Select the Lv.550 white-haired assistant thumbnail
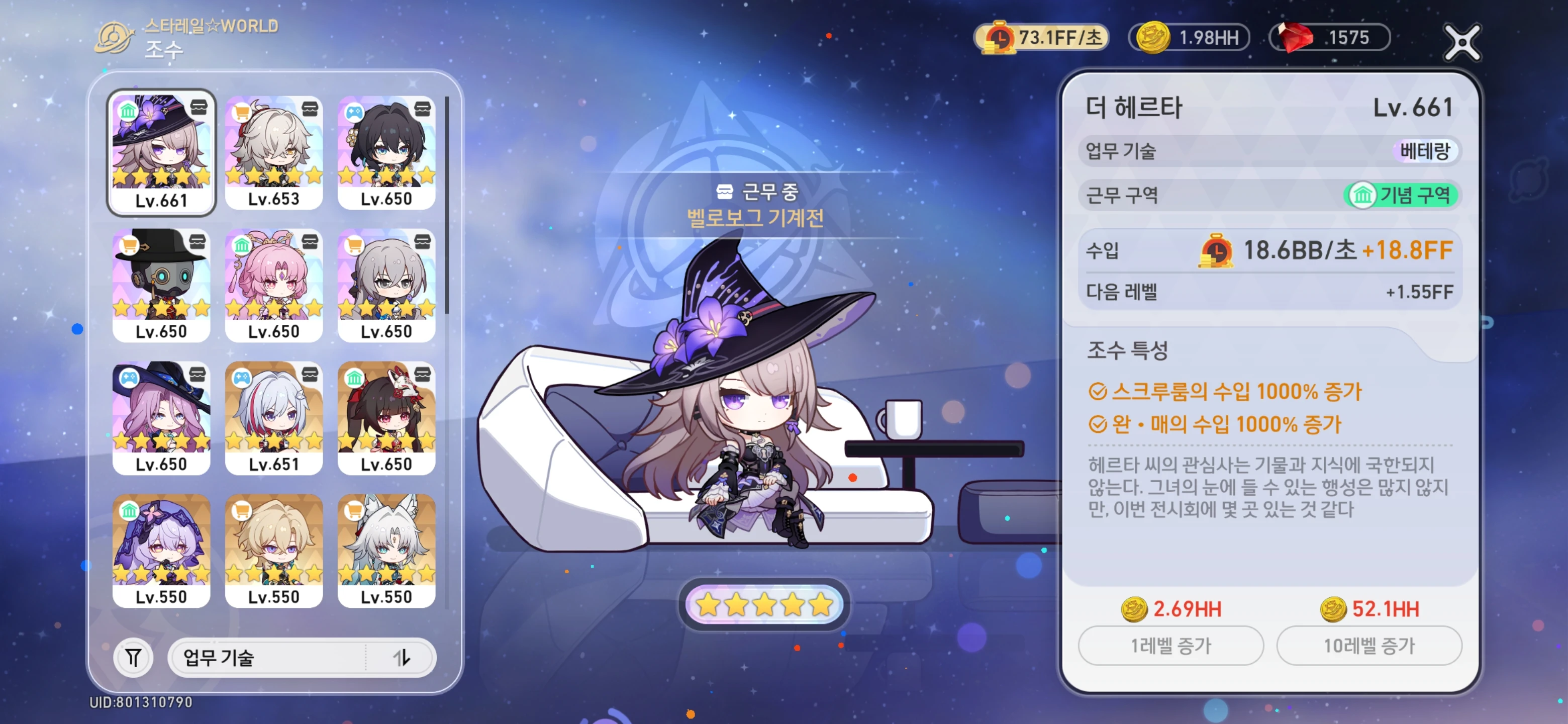This screenshot has height=724, width=1568. tap(388, 551)
